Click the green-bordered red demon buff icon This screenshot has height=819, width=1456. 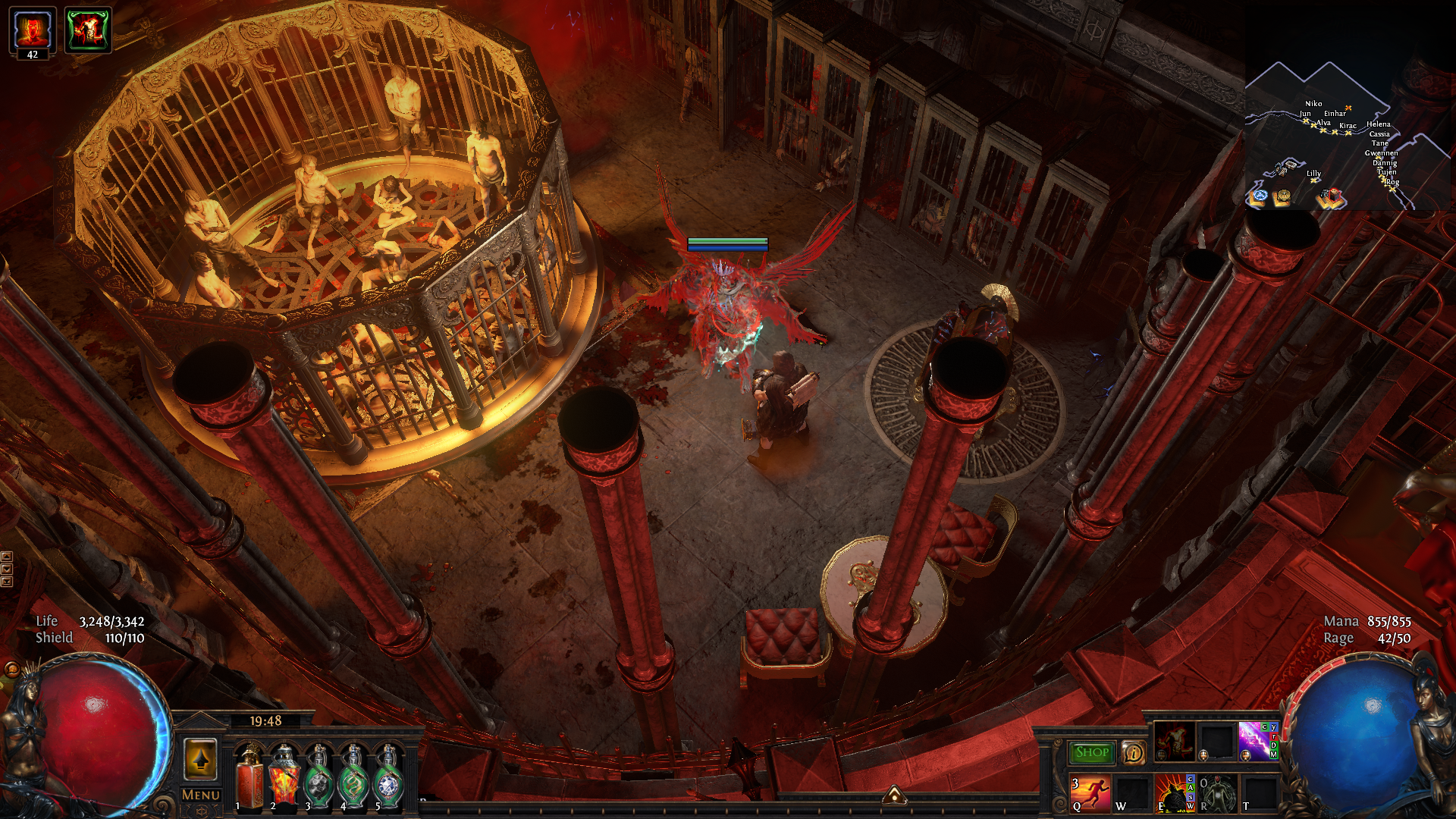pyautogui.click(x=88, y=30)
